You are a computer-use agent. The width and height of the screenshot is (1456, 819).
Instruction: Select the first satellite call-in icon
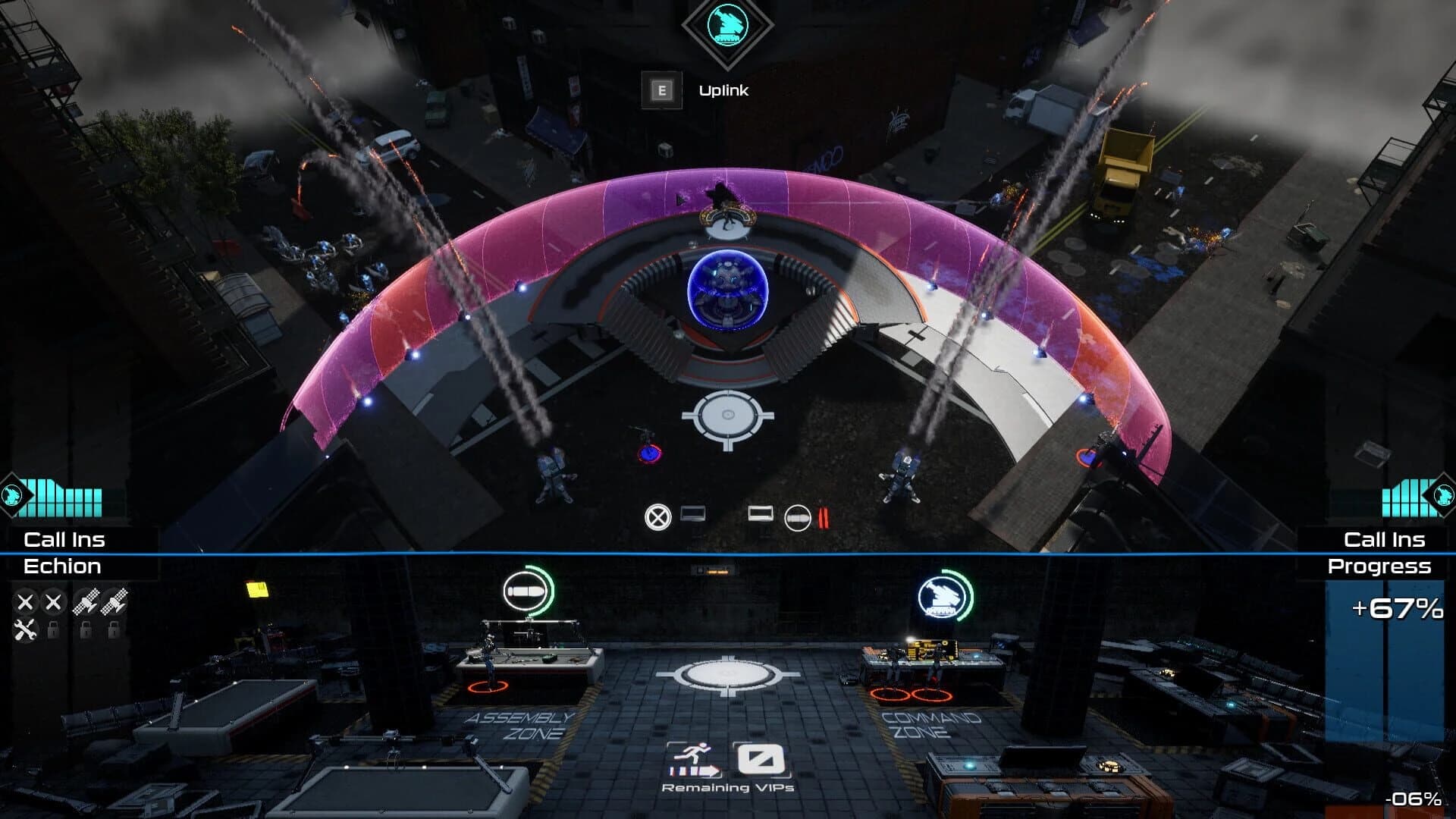85,602
